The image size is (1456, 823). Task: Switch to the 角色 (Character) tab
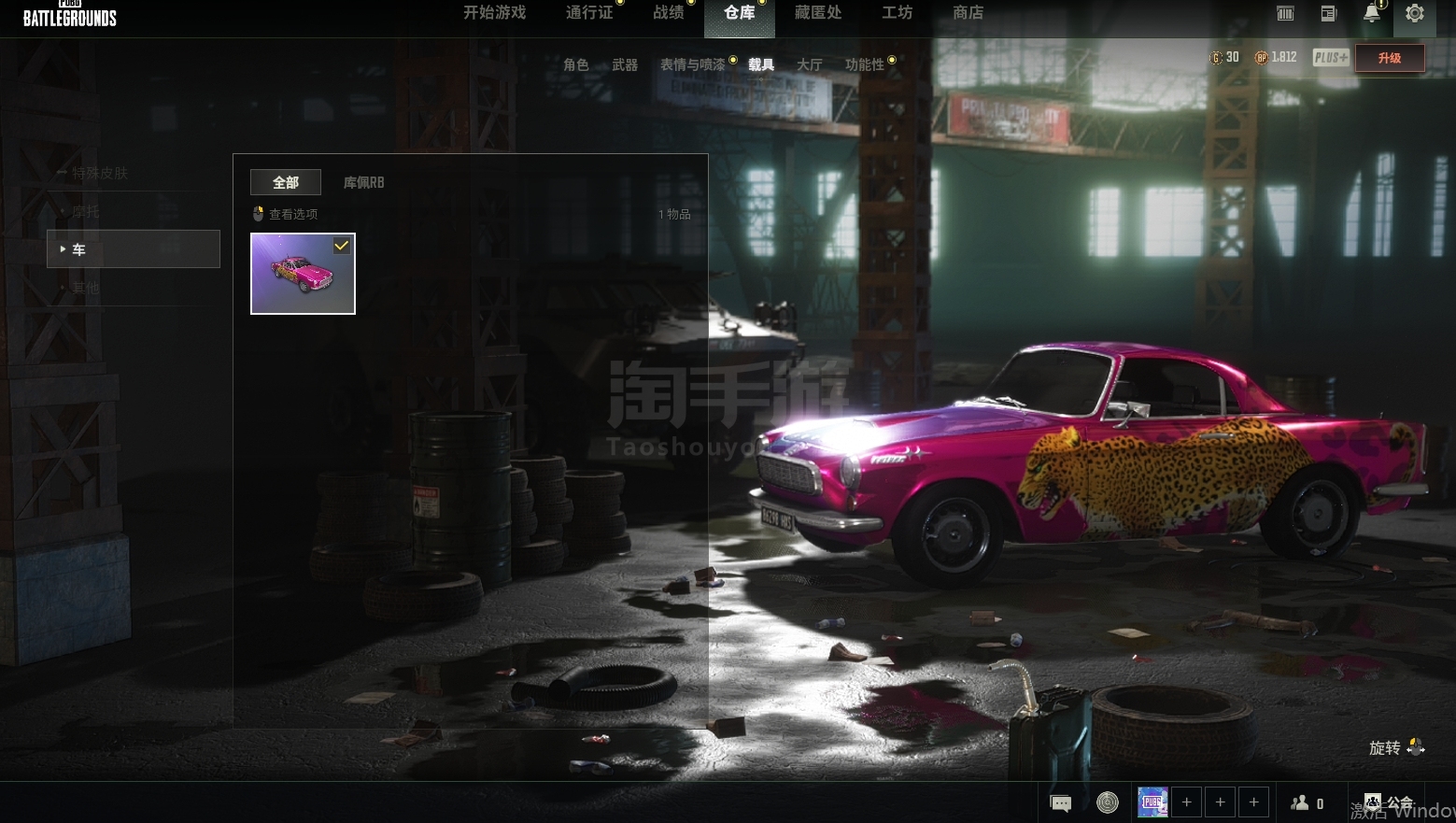point(575,64)
